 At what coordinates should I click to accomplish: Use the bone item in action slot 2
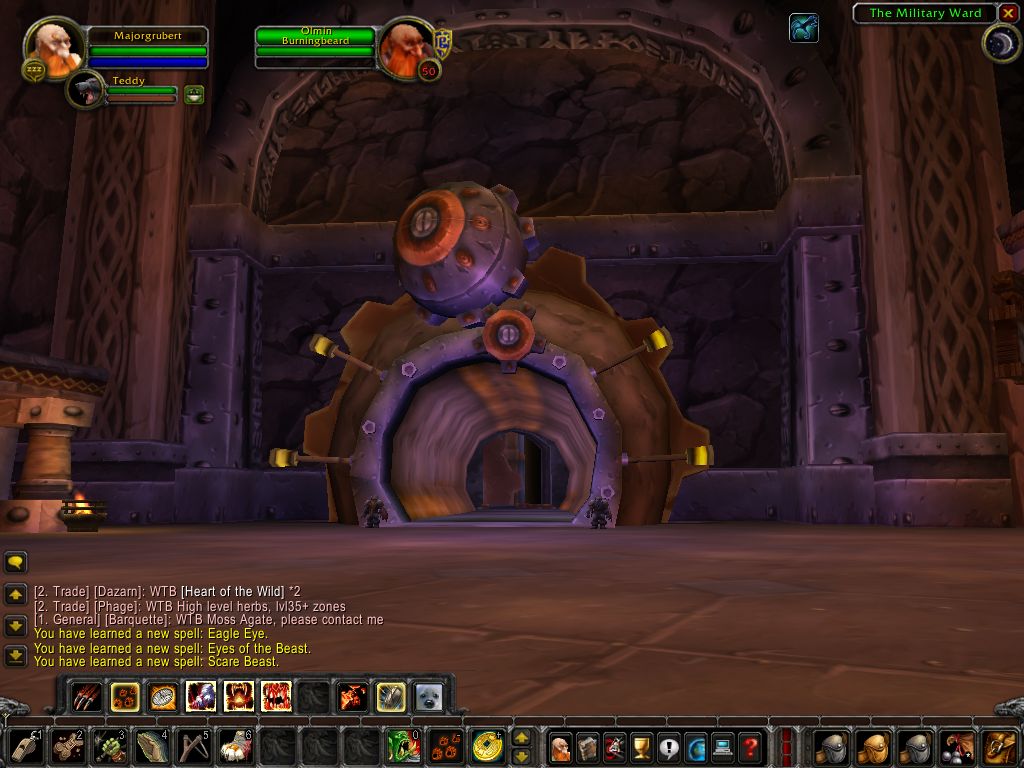[68, 746]
